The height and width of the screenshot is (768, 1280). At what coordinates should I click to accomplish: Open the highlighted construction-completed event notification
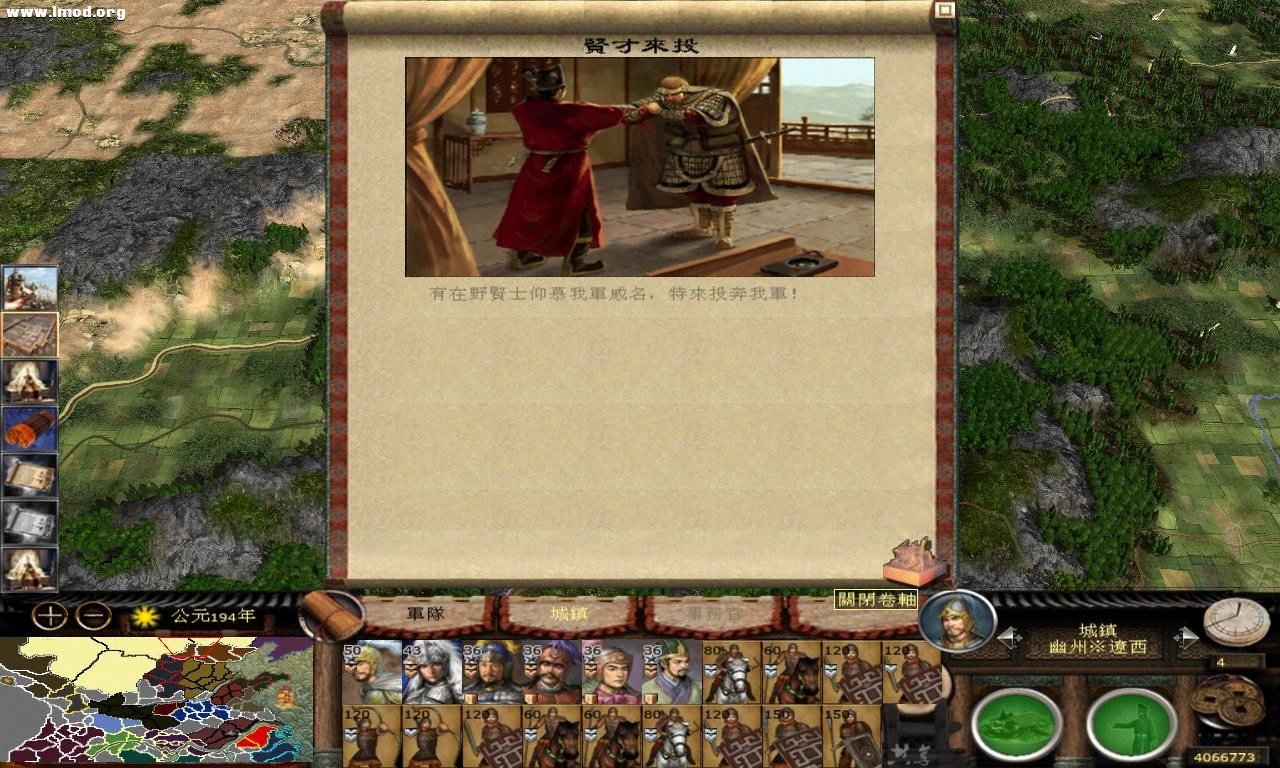click(30, 330)
